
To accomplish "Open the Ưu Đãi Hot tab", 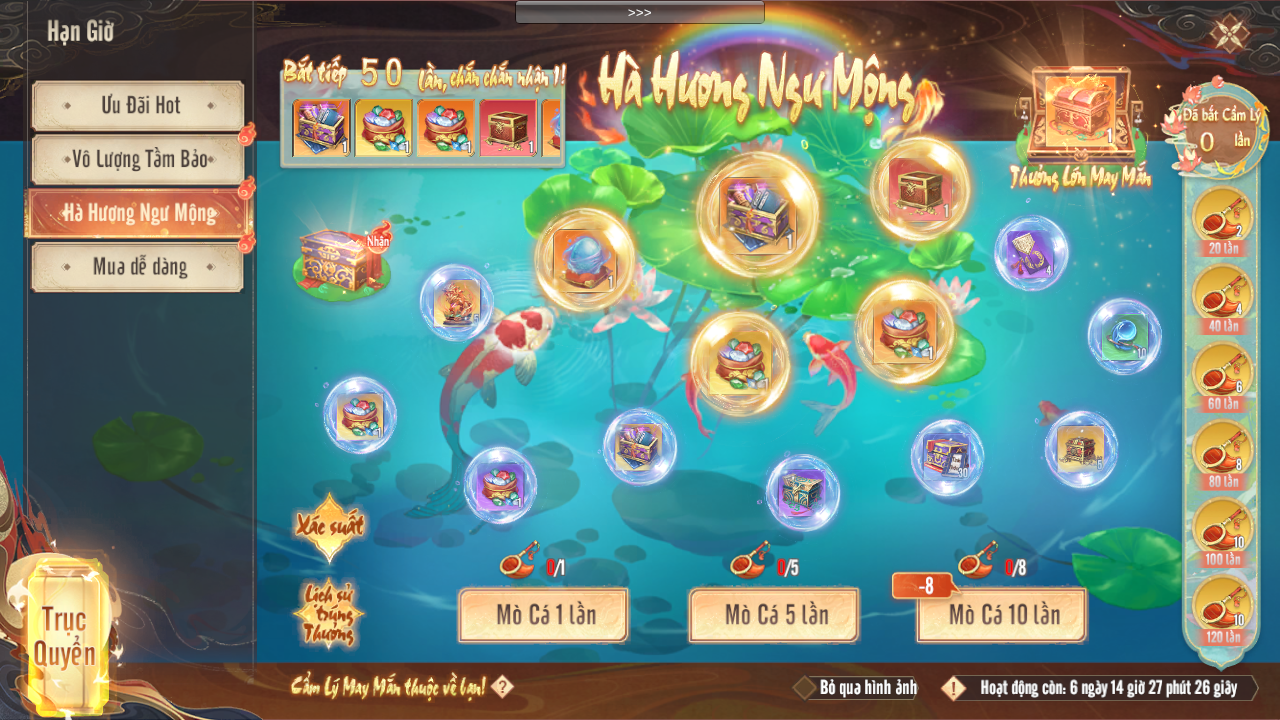I will (138, 106).
